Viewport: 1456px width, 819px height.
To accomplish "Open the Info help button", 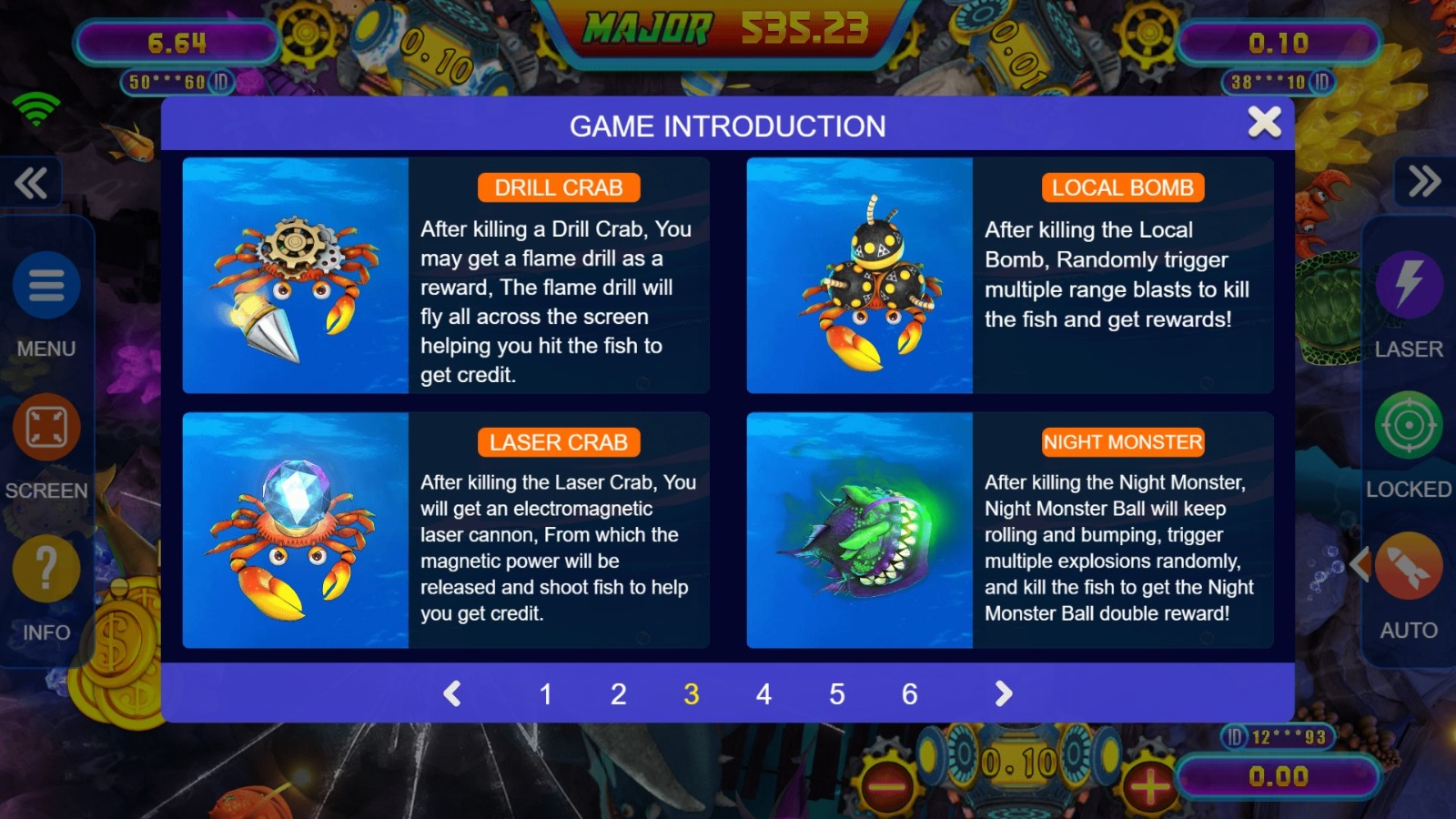I will pyautogui.click(x=46, y=570).
